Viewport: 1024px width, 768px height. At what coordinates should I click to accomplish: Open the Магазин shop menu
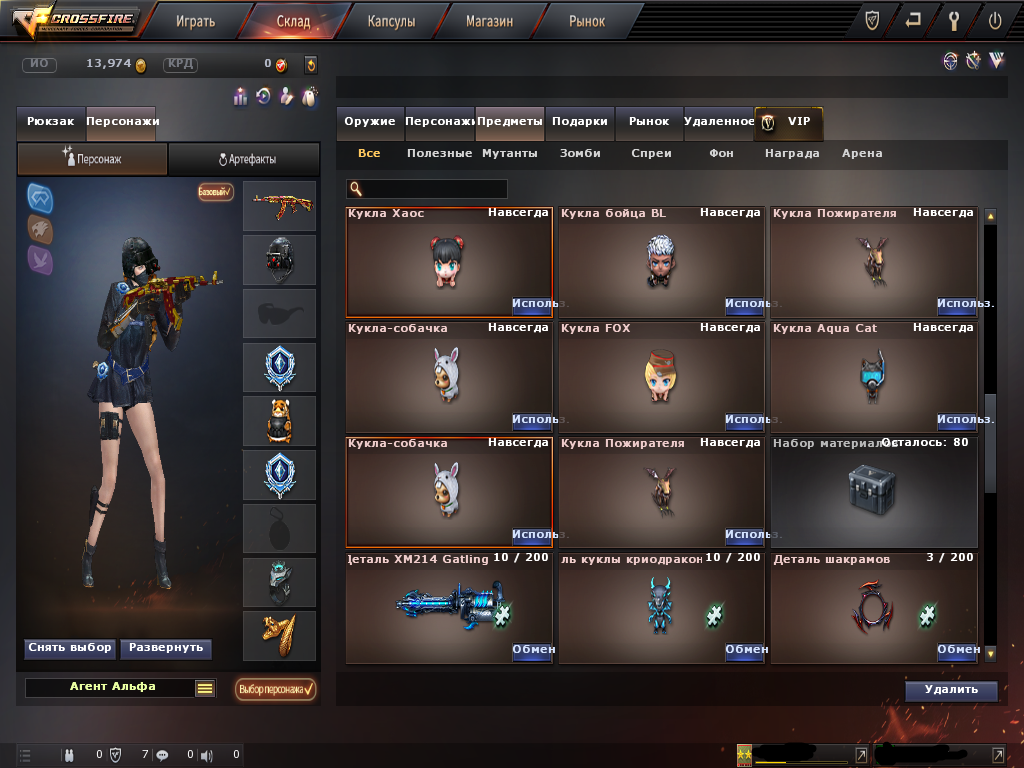coord(489,20)
